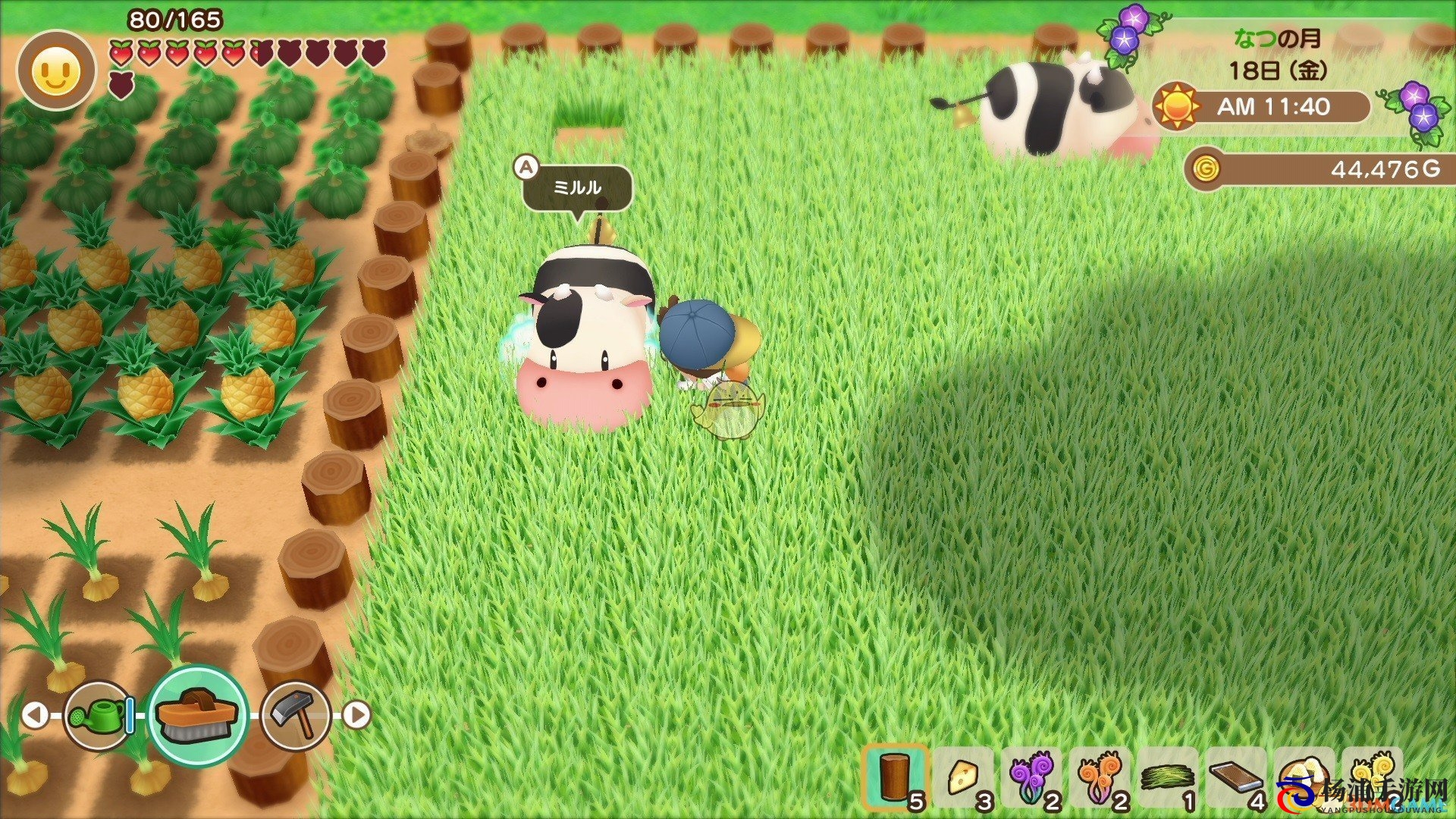Cycle tools with the left arrow
Screen dimensions: 1456x819
coord(34,714)
